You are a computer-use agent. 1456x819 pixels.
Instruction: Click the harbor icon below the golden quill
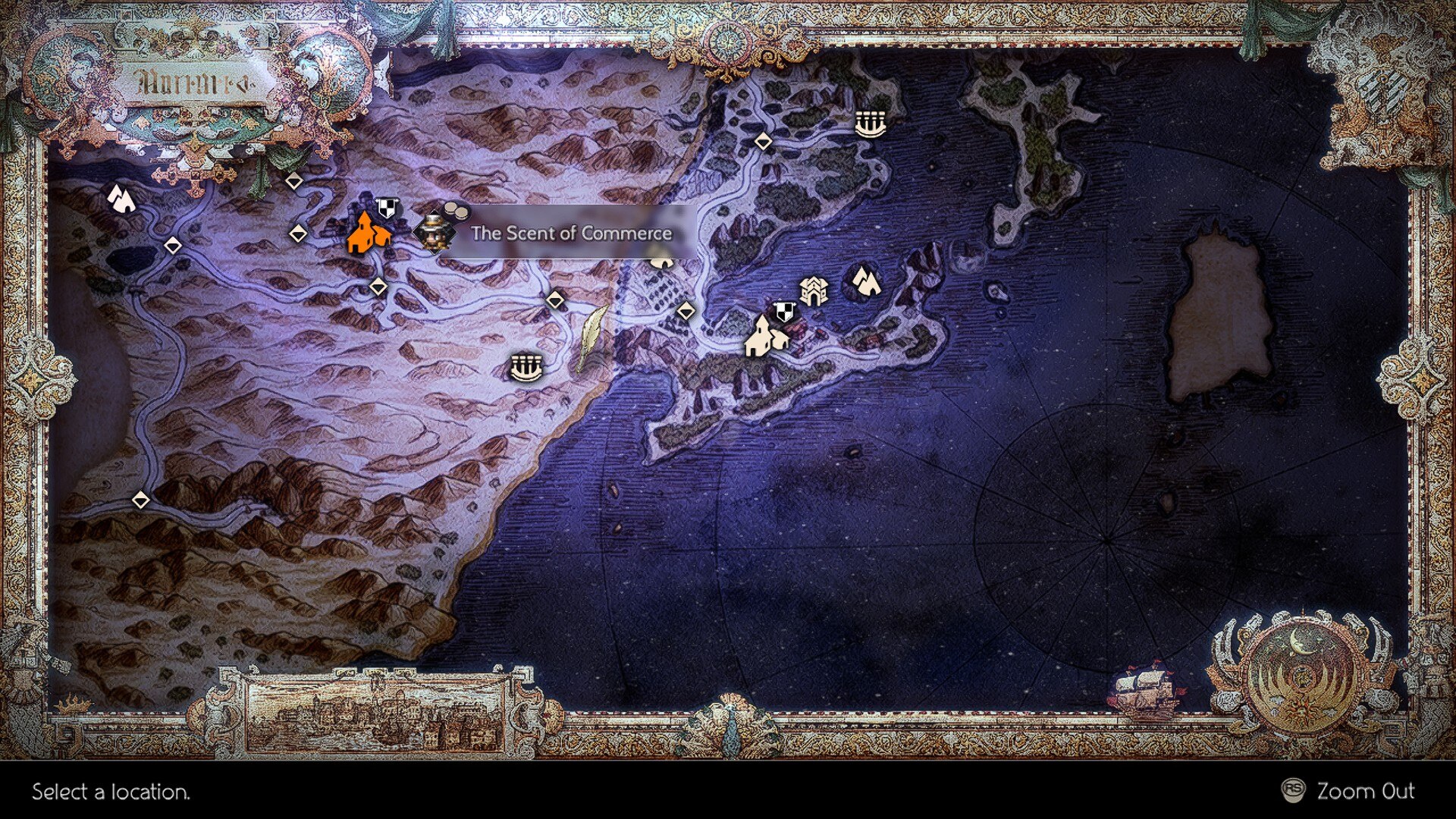tap(526, 366)
